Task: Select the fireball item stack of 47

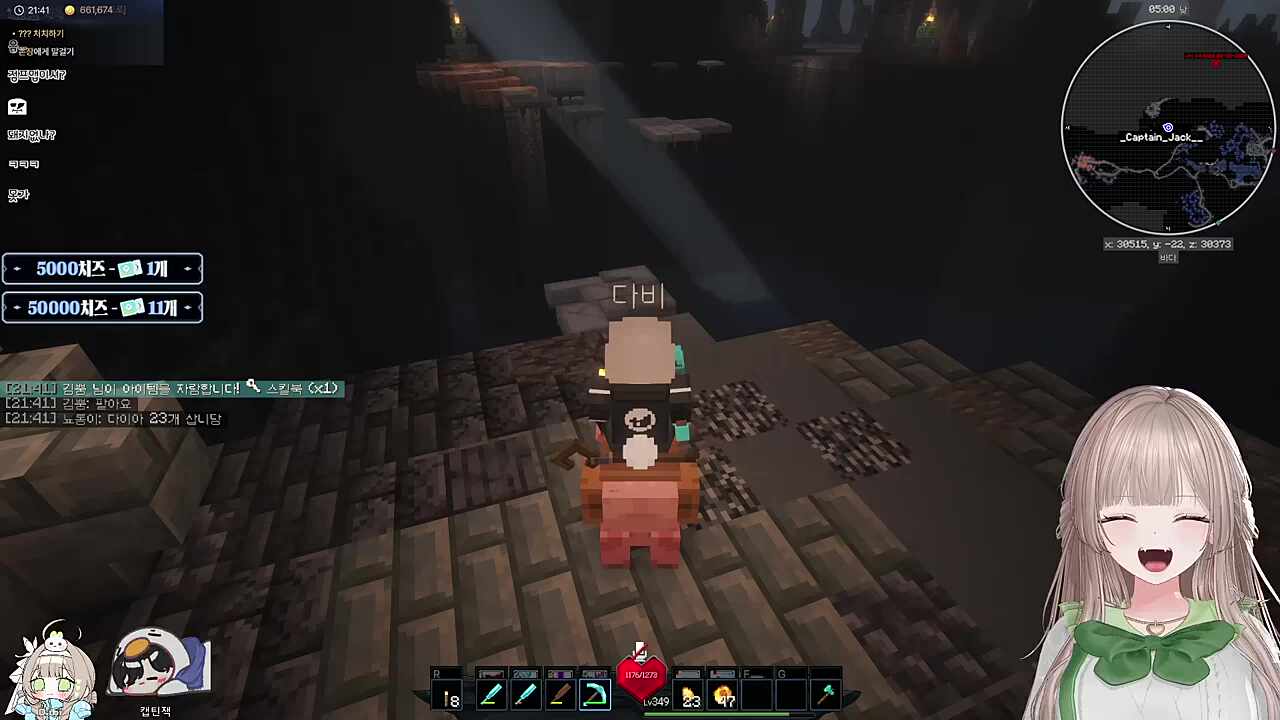Action: click(724, 695)
